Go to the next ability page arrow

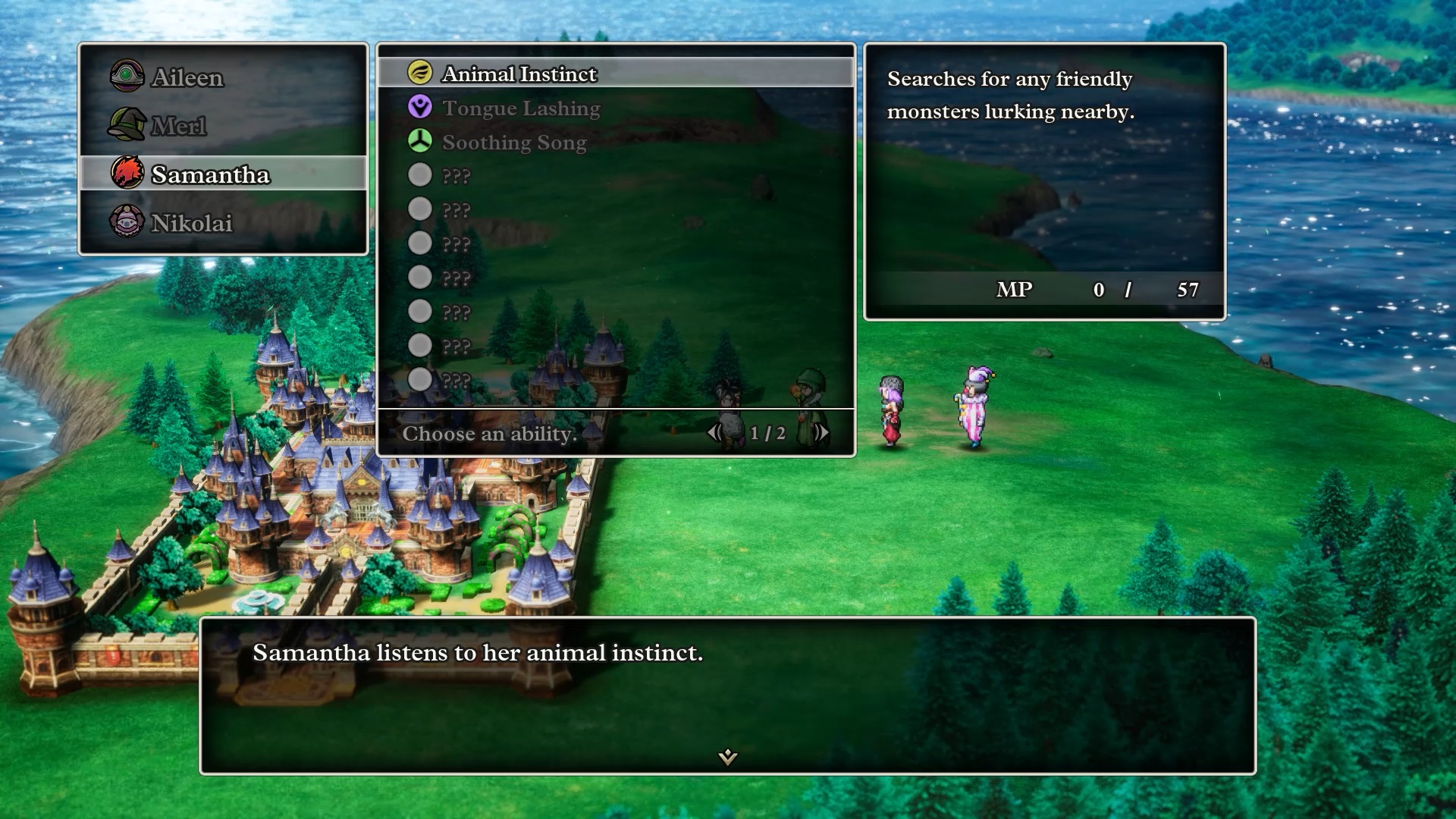coord(821,433)
